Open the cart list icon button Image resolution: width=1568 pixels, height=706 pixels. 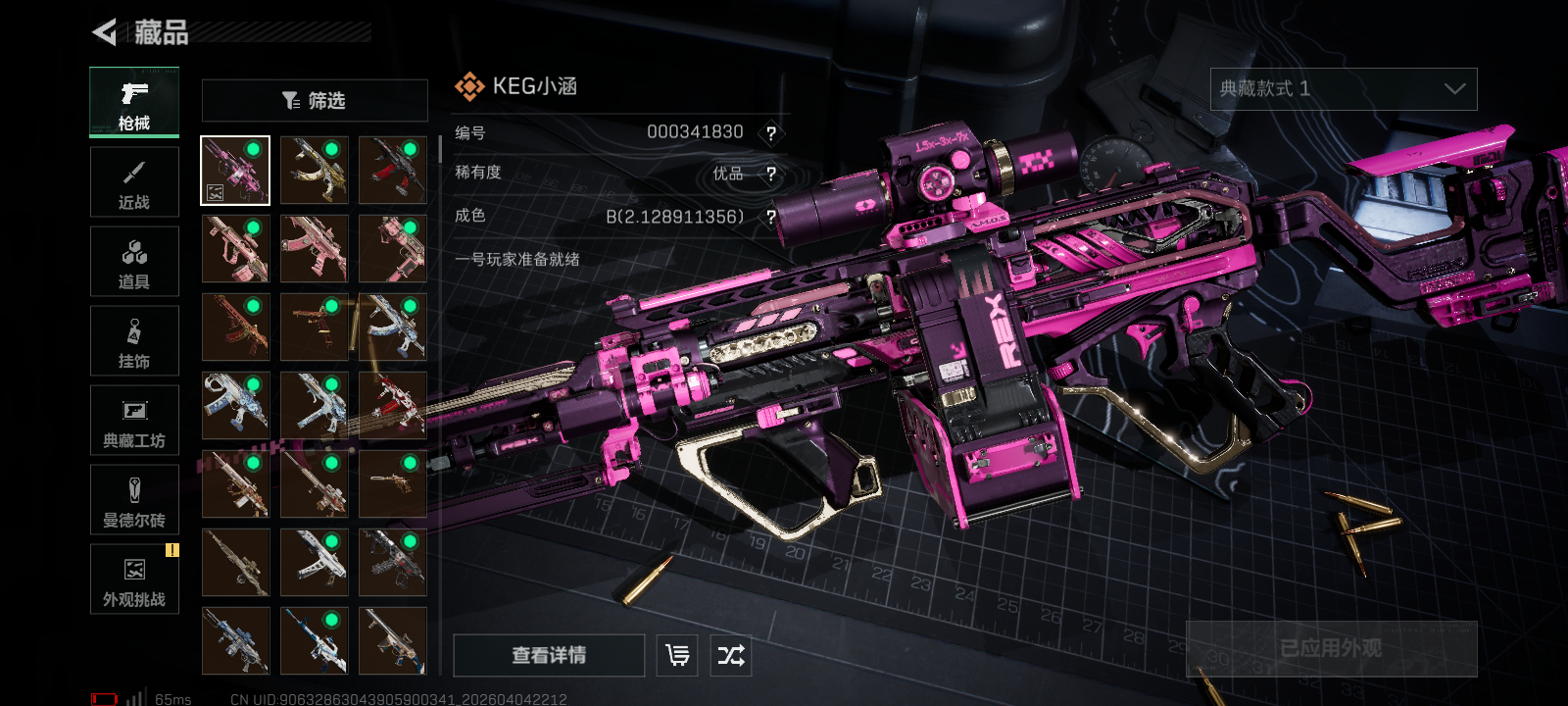[x=677, y=655]
